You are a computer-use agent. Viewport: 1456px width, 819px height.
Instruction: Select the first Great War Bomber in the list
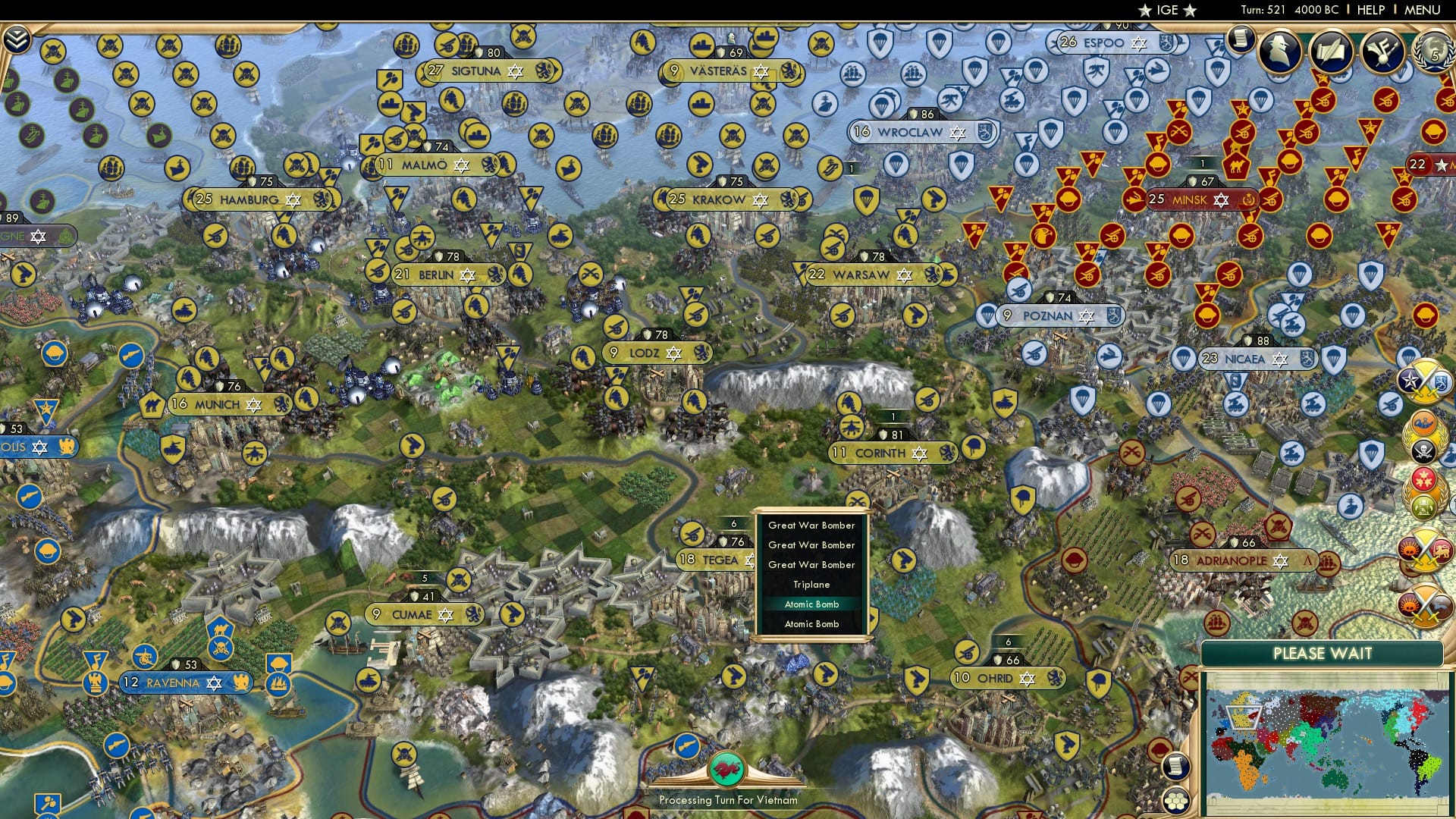tap(811, 525)
